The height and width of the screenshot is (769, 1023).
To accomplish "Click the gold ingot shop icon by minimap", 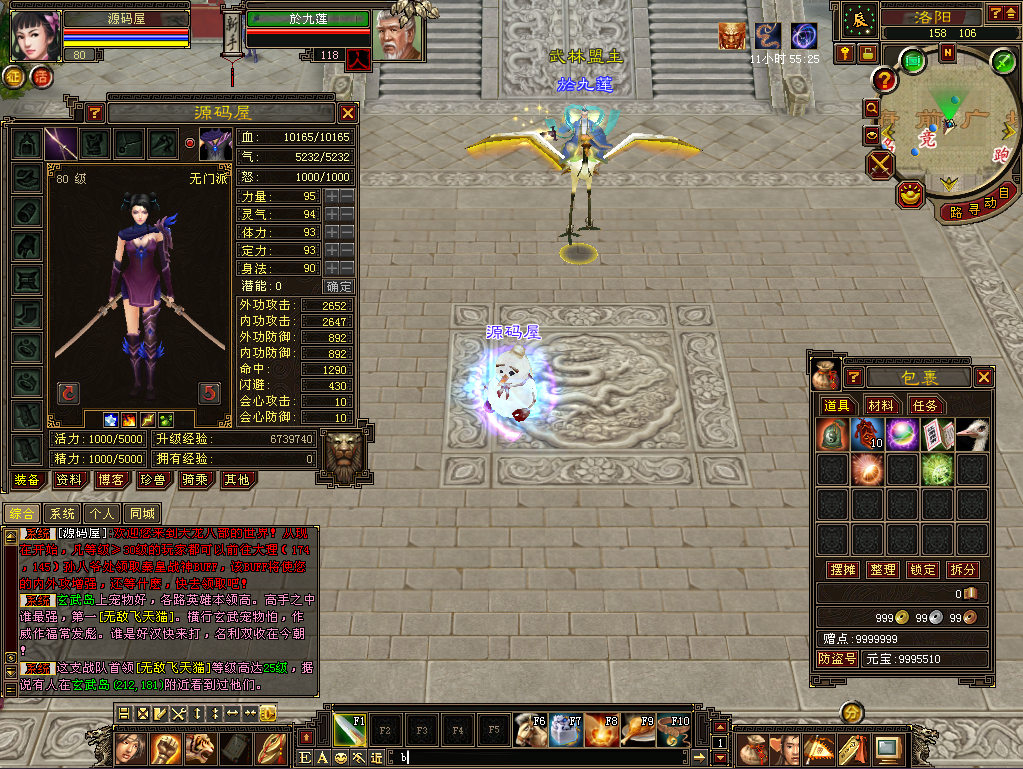I will coord(910,195).
